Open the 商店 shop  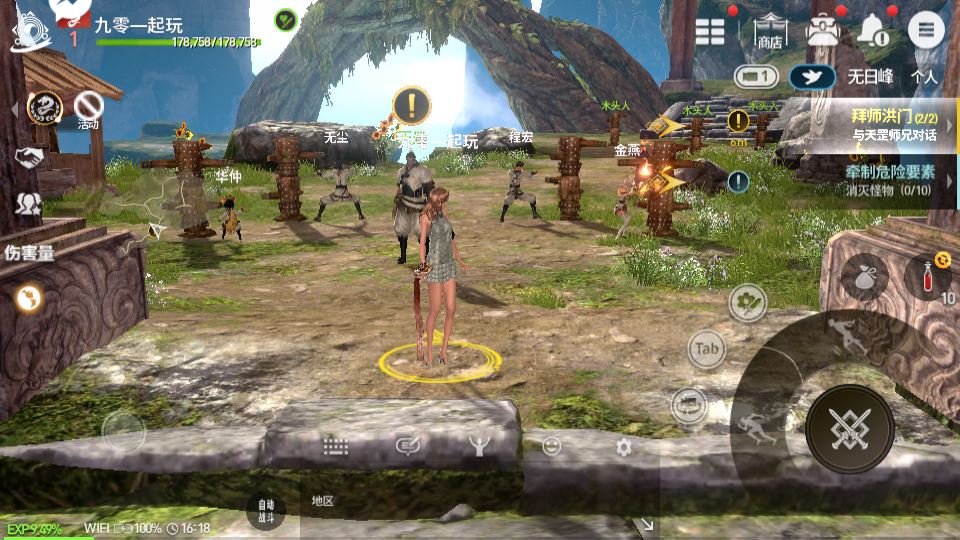point(769,32)
